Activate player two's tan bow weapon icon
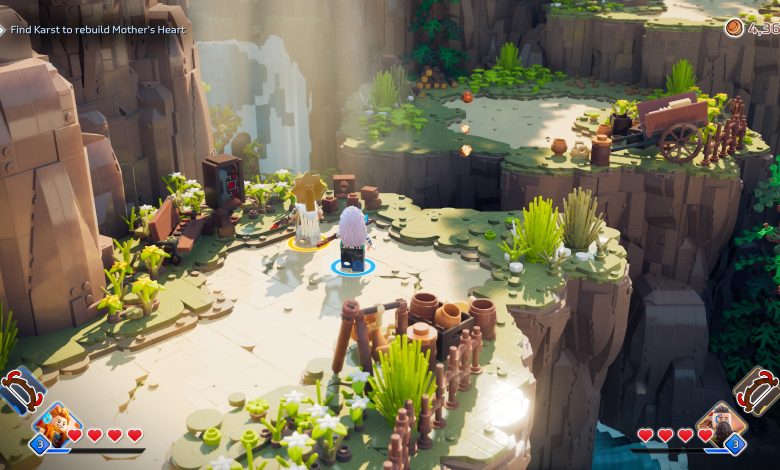 [757, 390]
